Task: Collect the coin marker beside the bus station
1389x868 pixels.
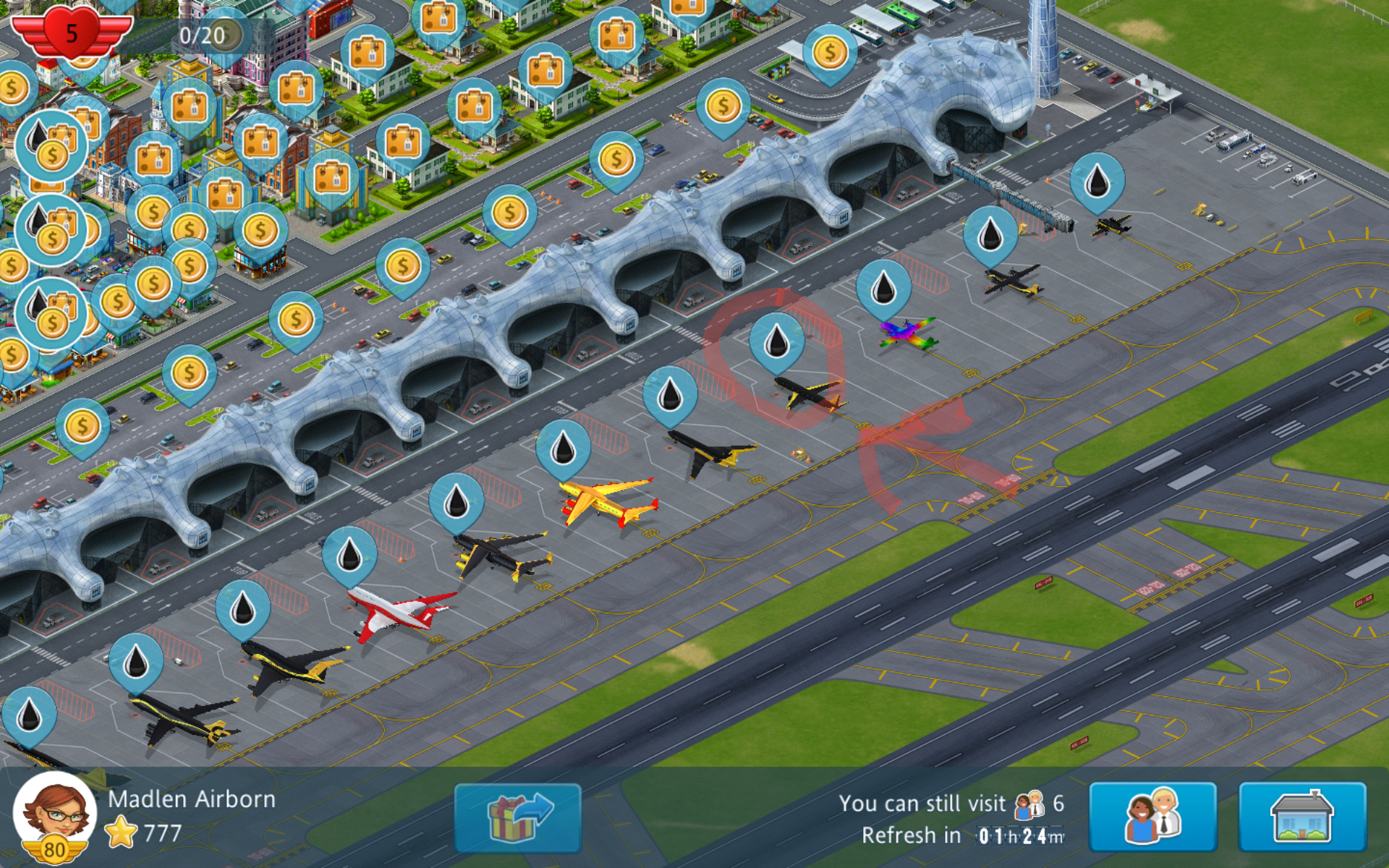Action: pos(830,53)
